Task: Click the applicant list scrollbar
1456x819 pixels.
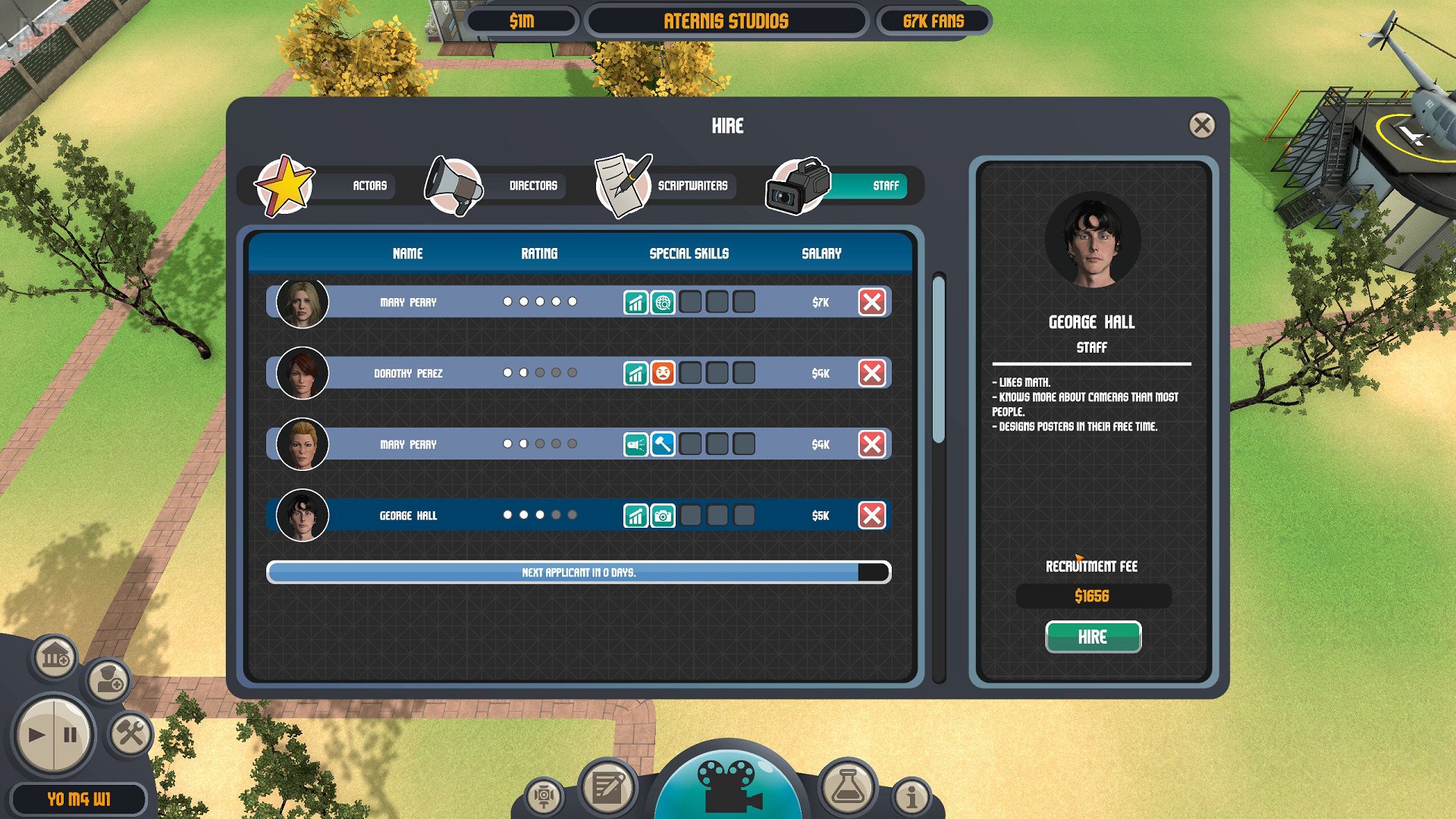Action: (x=939, y=360)
